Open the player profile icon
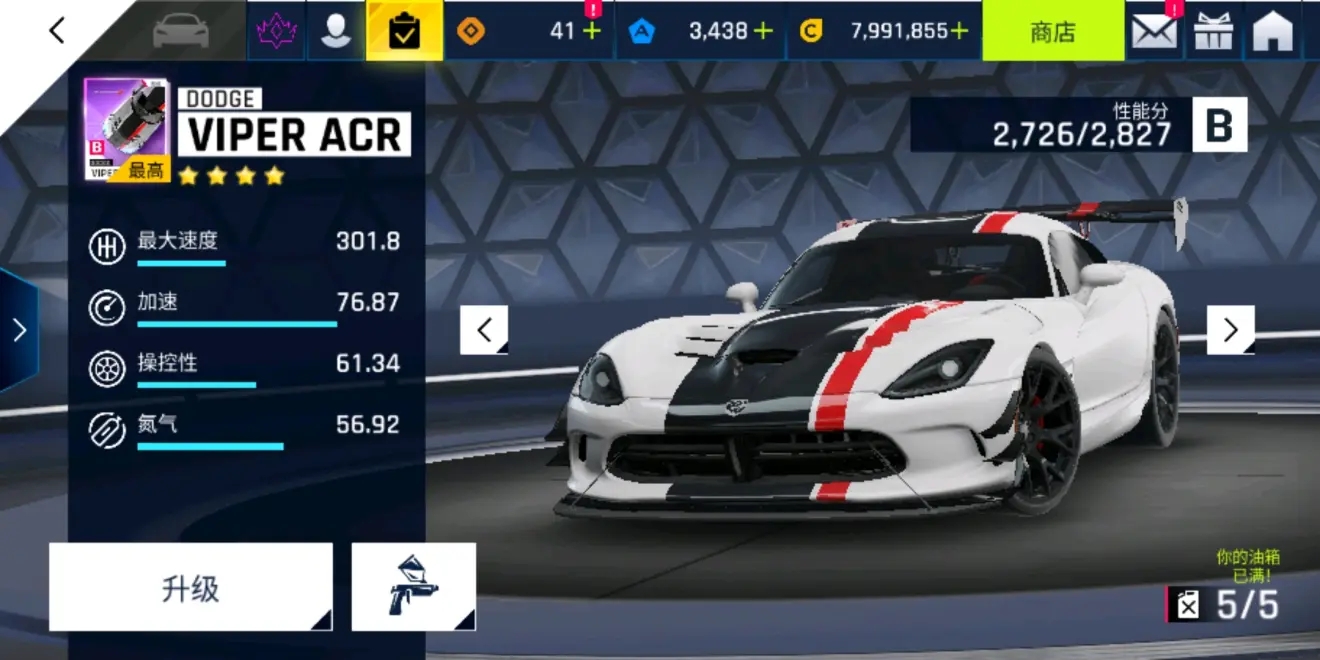Viewport: 1320px width, 660px height. coord(336,31)
